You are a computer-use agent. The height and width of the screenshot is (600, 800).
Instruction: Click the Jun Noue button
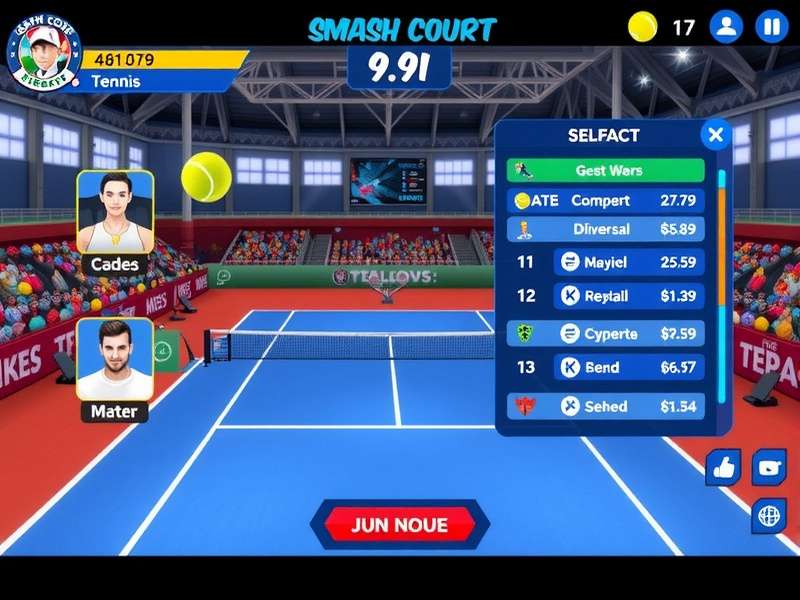(x=399, y=525)
